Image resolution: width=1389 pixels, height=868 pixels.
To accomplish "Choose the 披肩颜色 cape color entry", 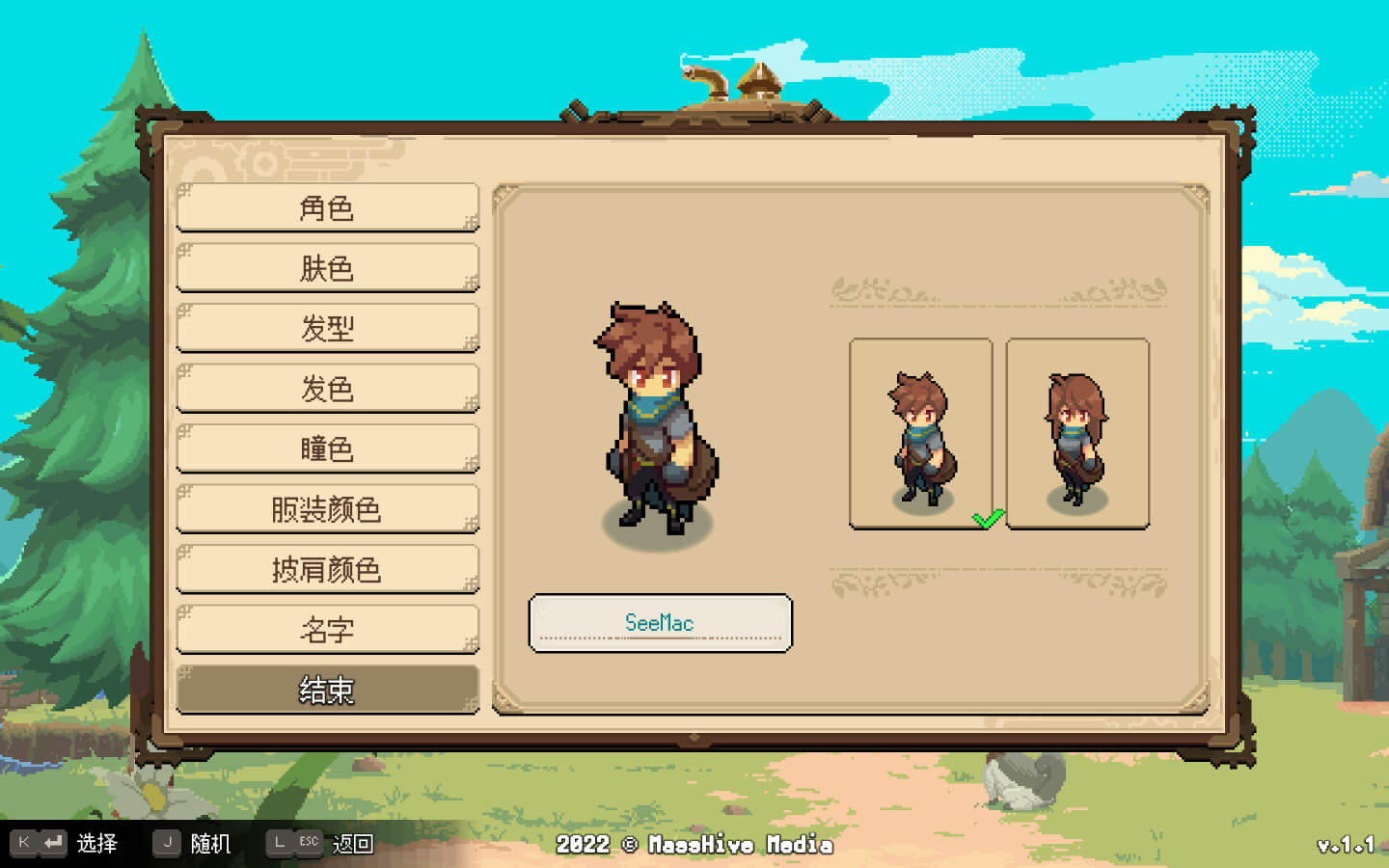I will pos(327,569).
